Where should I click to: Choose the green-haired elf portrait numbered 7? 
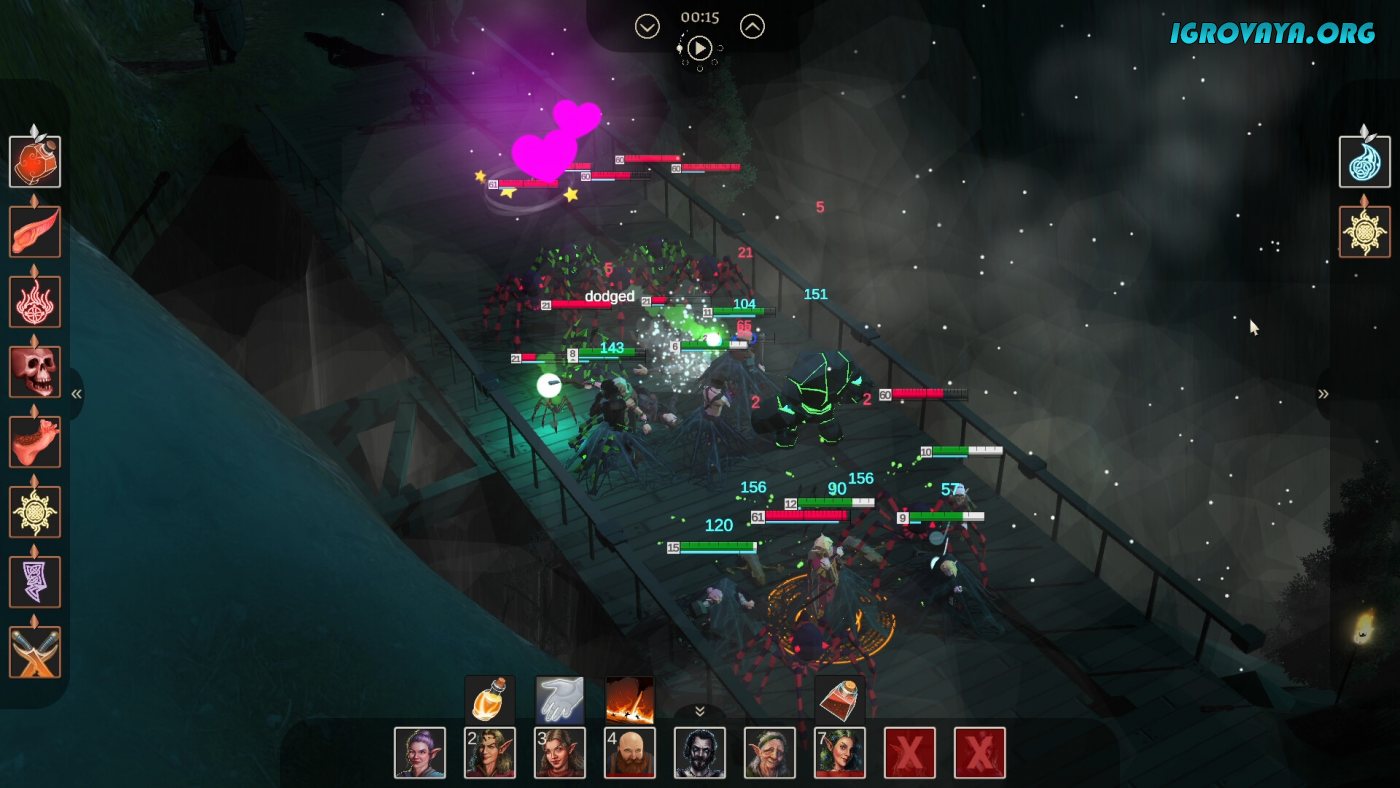click(840, 753)
